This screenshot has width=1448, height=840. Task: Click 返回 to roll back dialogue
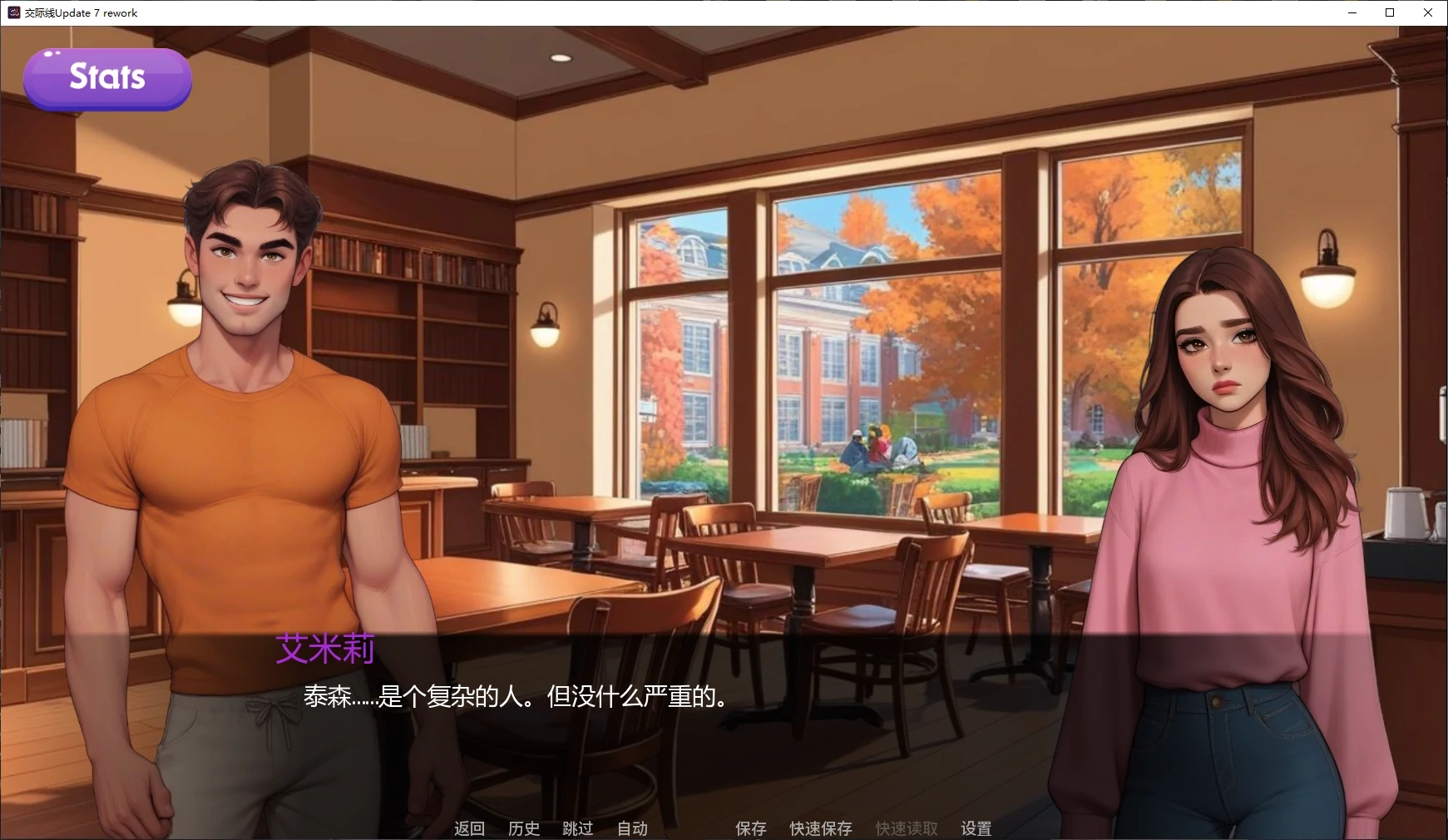469,828
